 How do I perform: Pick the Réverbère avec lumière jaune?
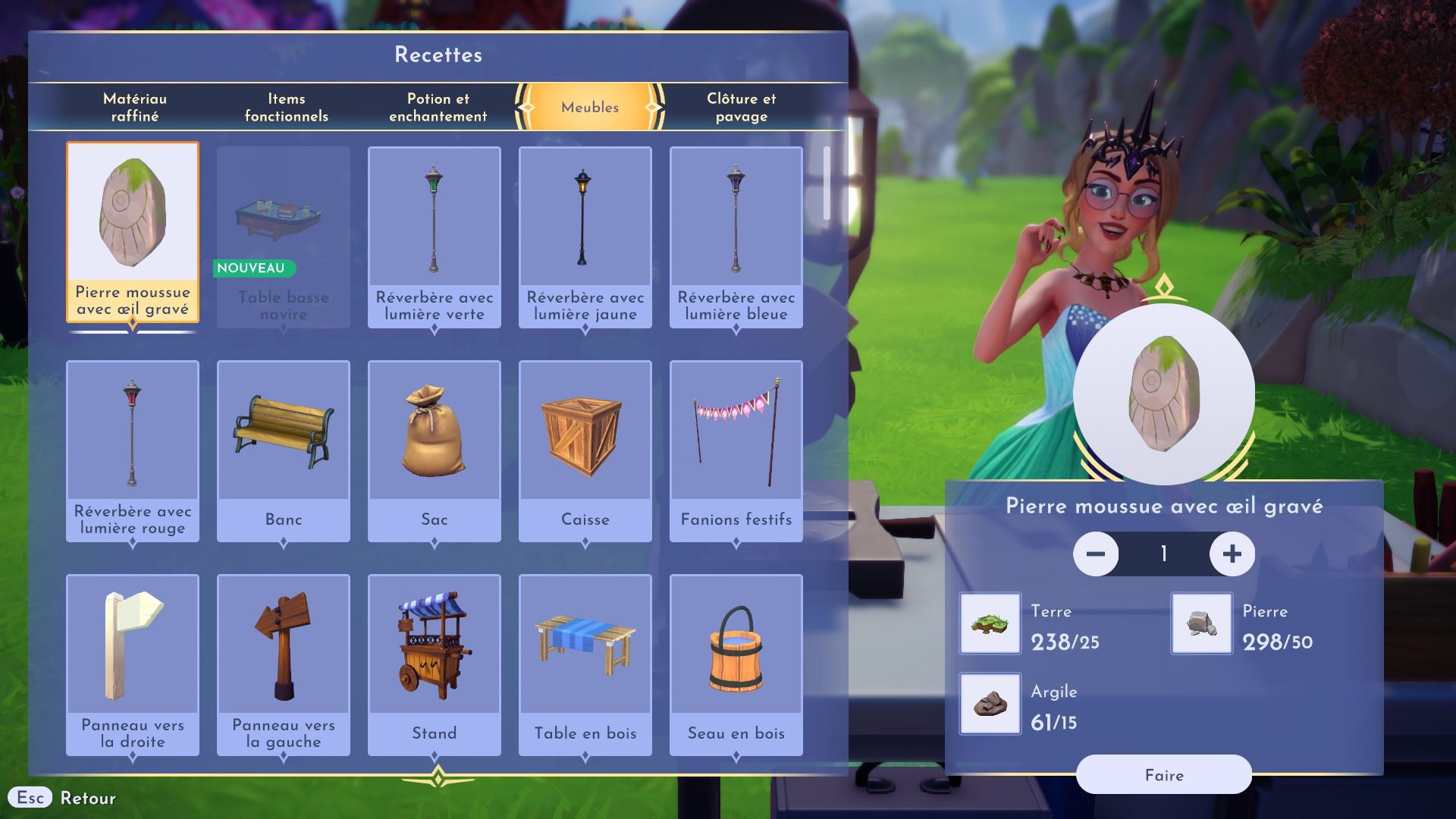tap(585, 237)
